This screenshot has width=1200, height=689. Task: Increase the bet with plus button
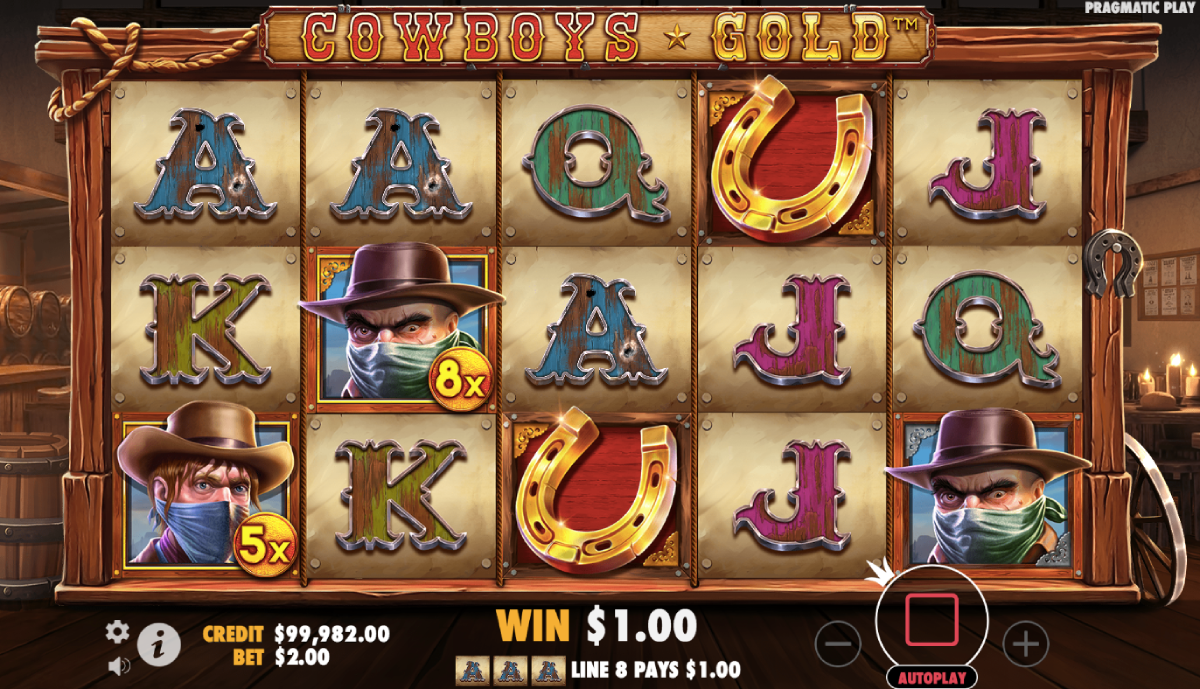[x=1025, y=643]
